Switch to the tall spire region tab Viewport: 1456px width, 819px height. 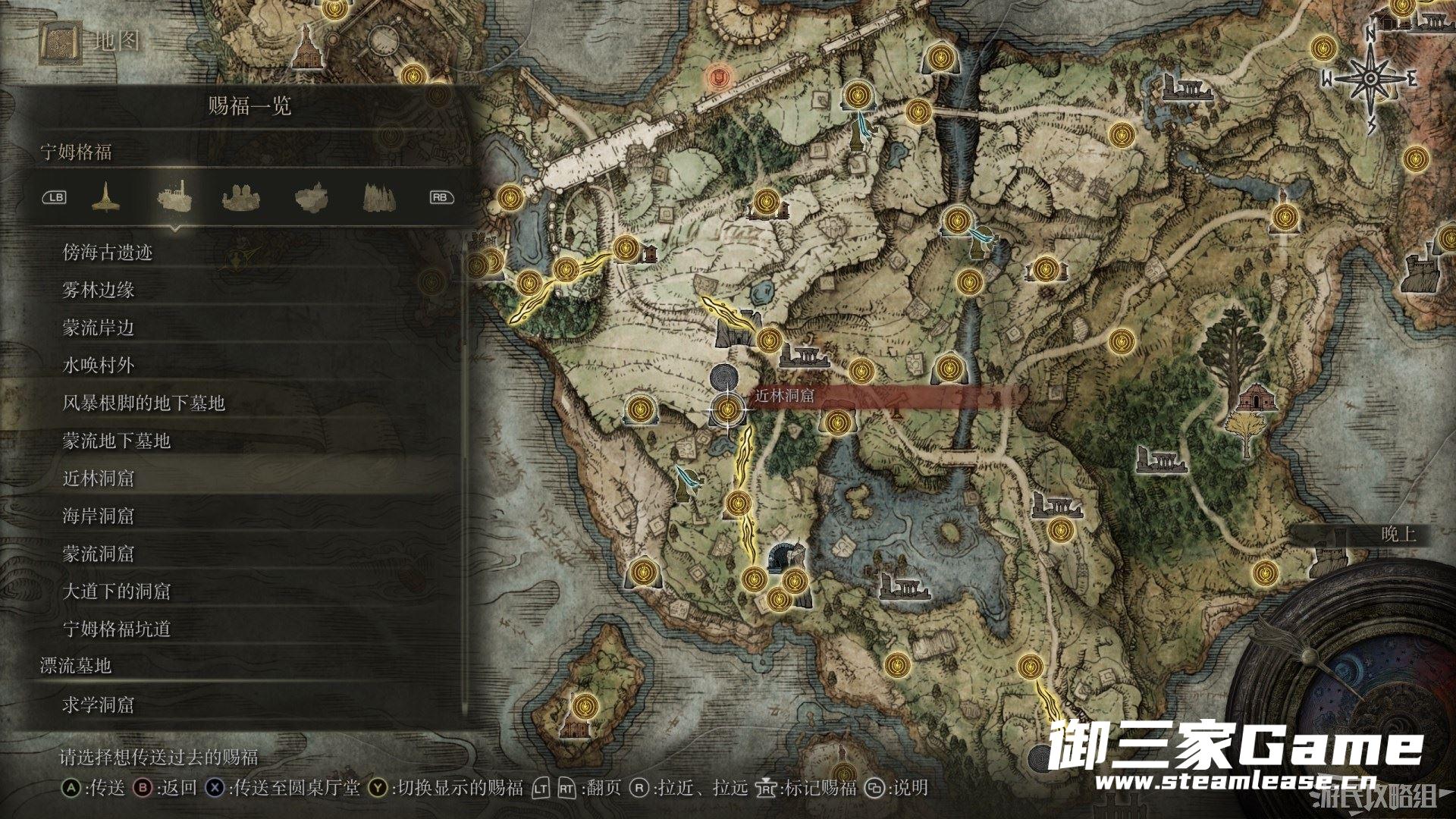(105, 198)
